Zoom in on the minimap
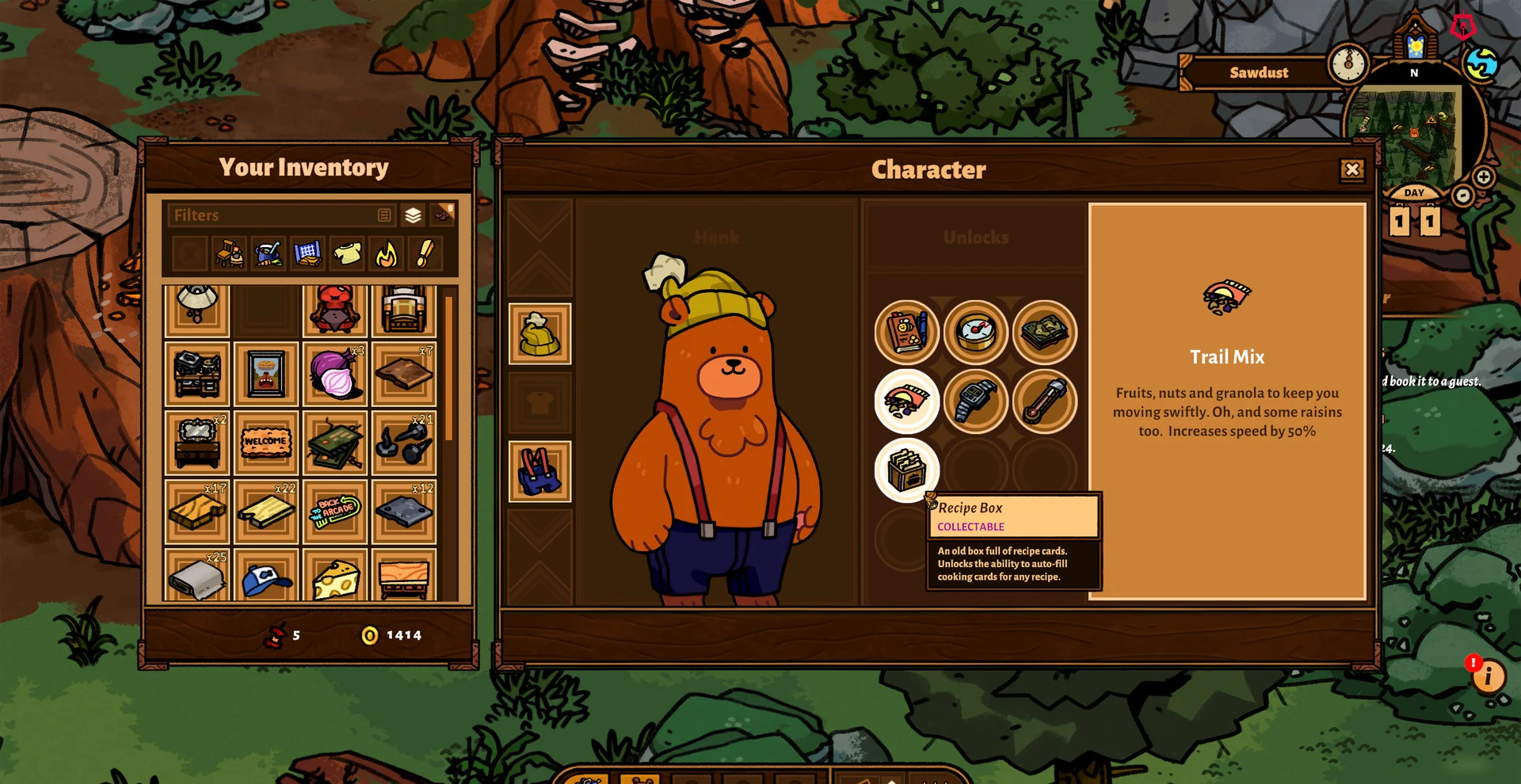This screenshot has width=1521, height=784. (x=1484, y=177)
